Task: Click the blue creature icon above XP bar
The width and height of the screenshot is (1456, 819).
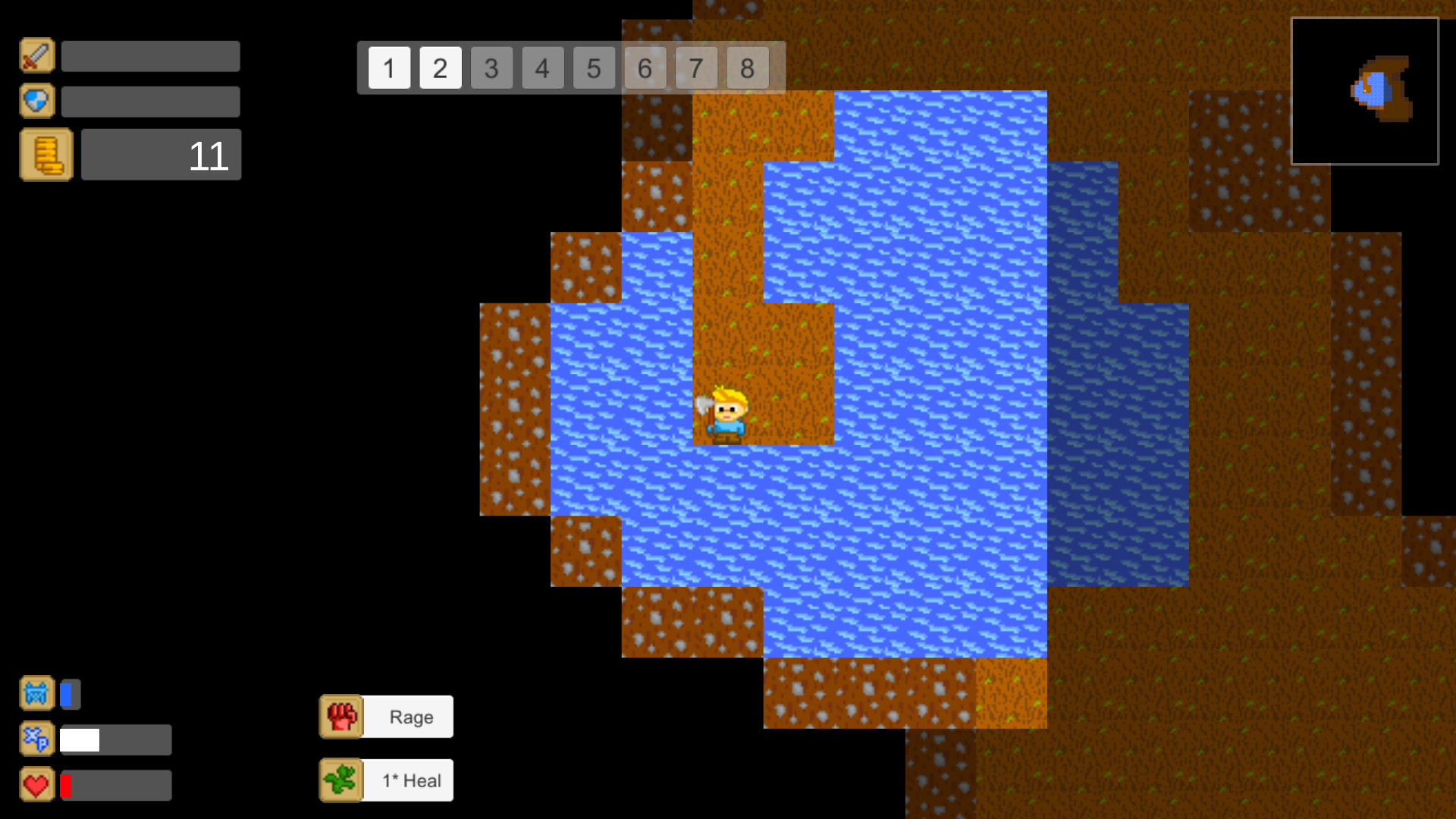Action: click(36, 692)
